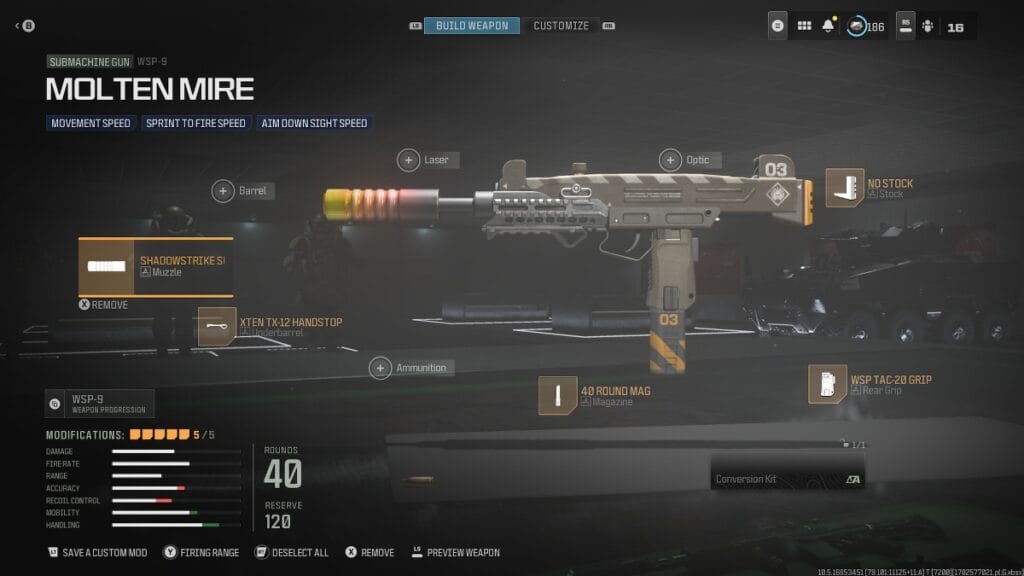1024x576 pixels.
Task: Open the empty Barrel slot
Action: pyautogui.click(x=223, y=190)
